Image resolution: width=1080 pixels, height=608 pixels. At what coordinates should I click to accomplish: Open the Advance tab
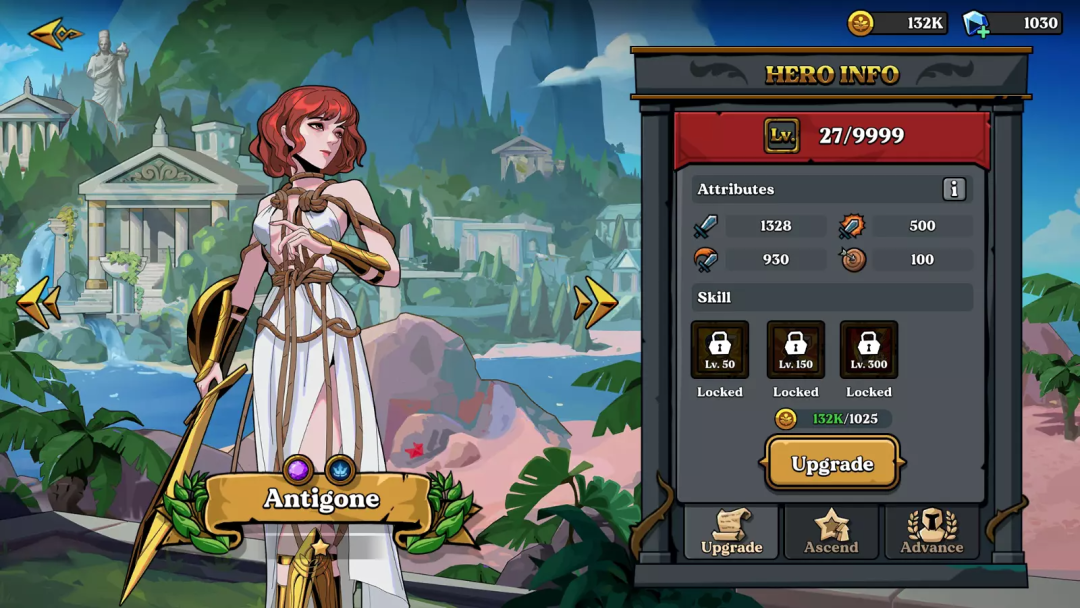point(932,532)
